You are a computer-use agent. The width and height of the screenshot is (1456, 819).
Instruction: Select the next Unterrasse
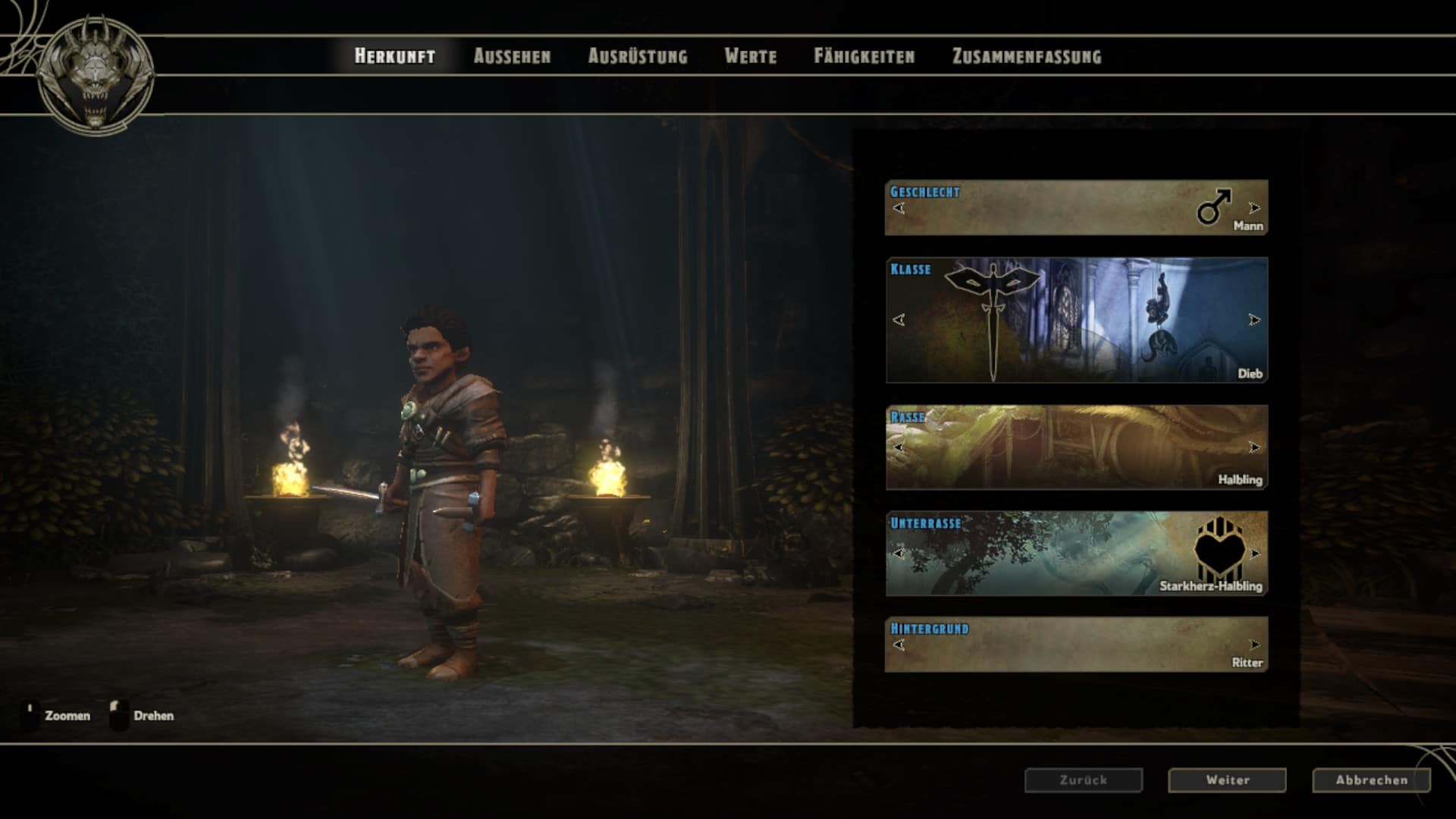(1255, 554)
